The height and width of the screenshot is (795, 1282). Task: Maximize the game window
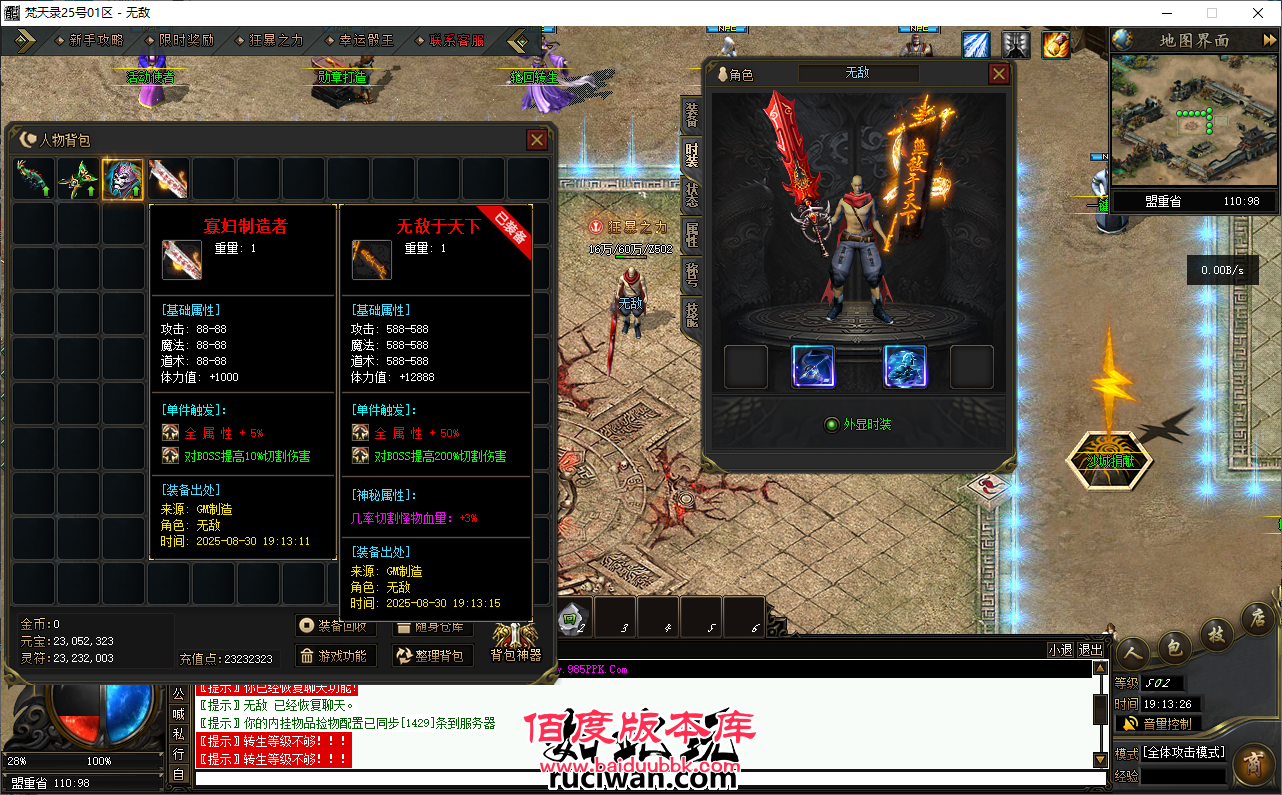[1212, 13]
